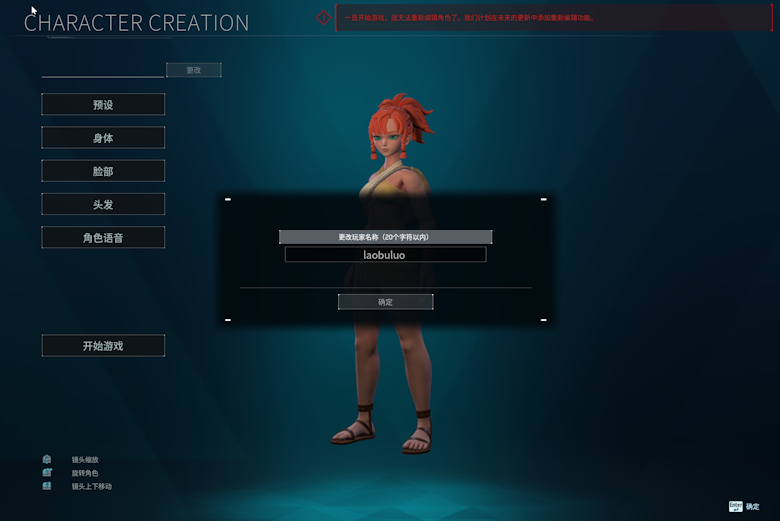Start the game with 开始游戏

coord(103,346)
